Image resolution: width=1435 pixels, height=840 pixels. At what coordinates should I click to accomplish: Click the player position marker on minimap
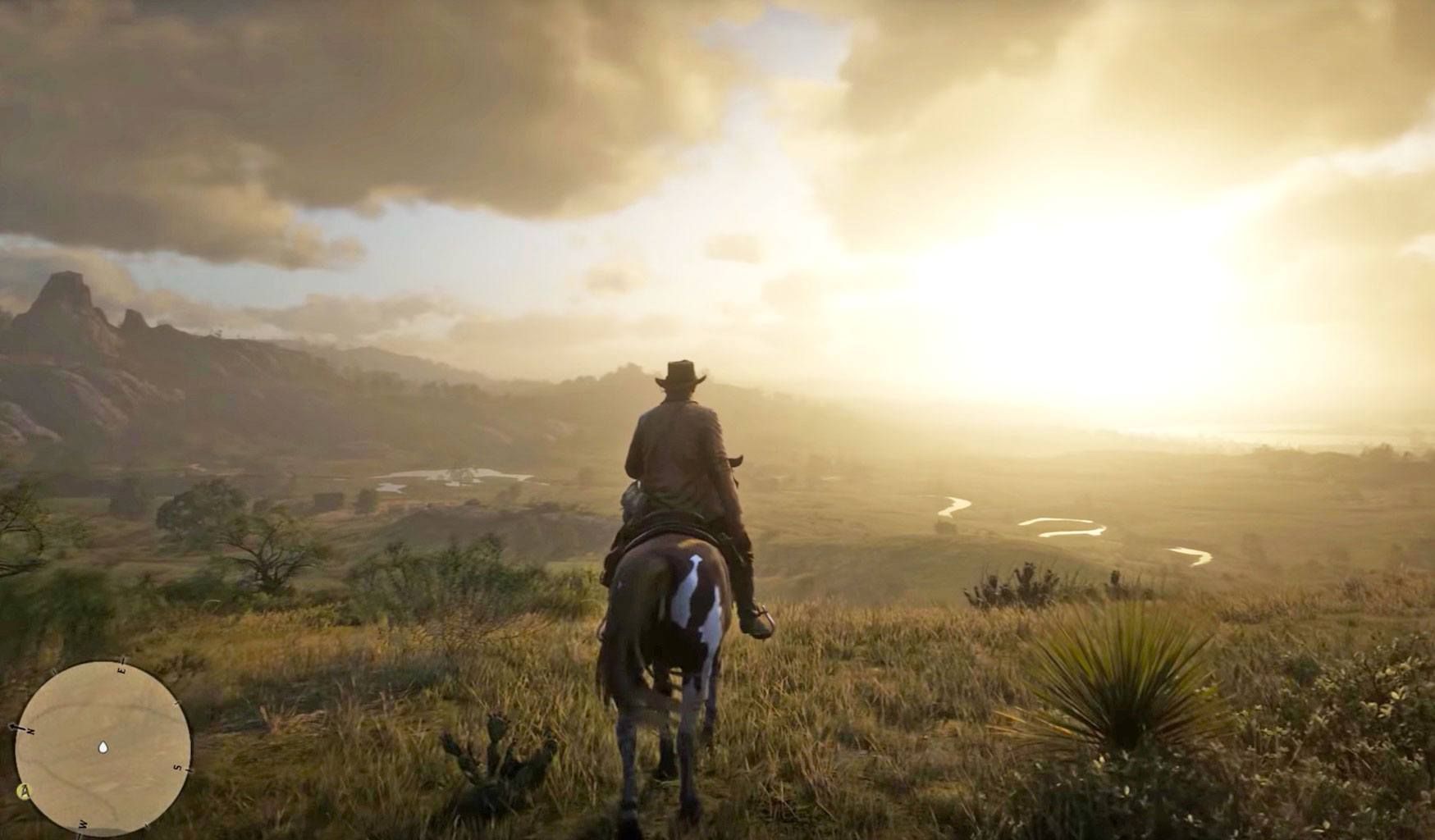(x=103, y=747)
